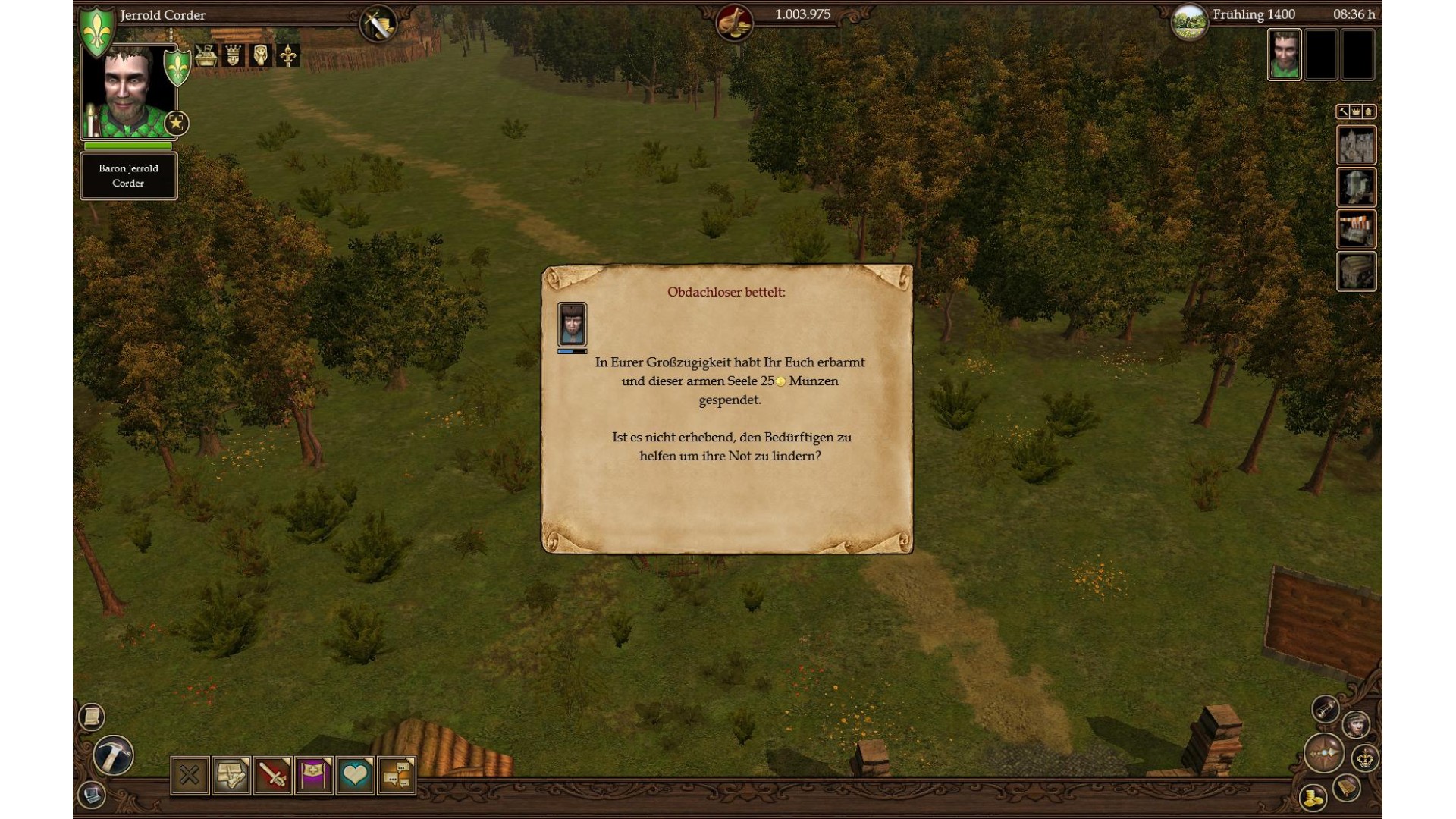
Task: Select the family member portrait card
Action: point(1284,55)
